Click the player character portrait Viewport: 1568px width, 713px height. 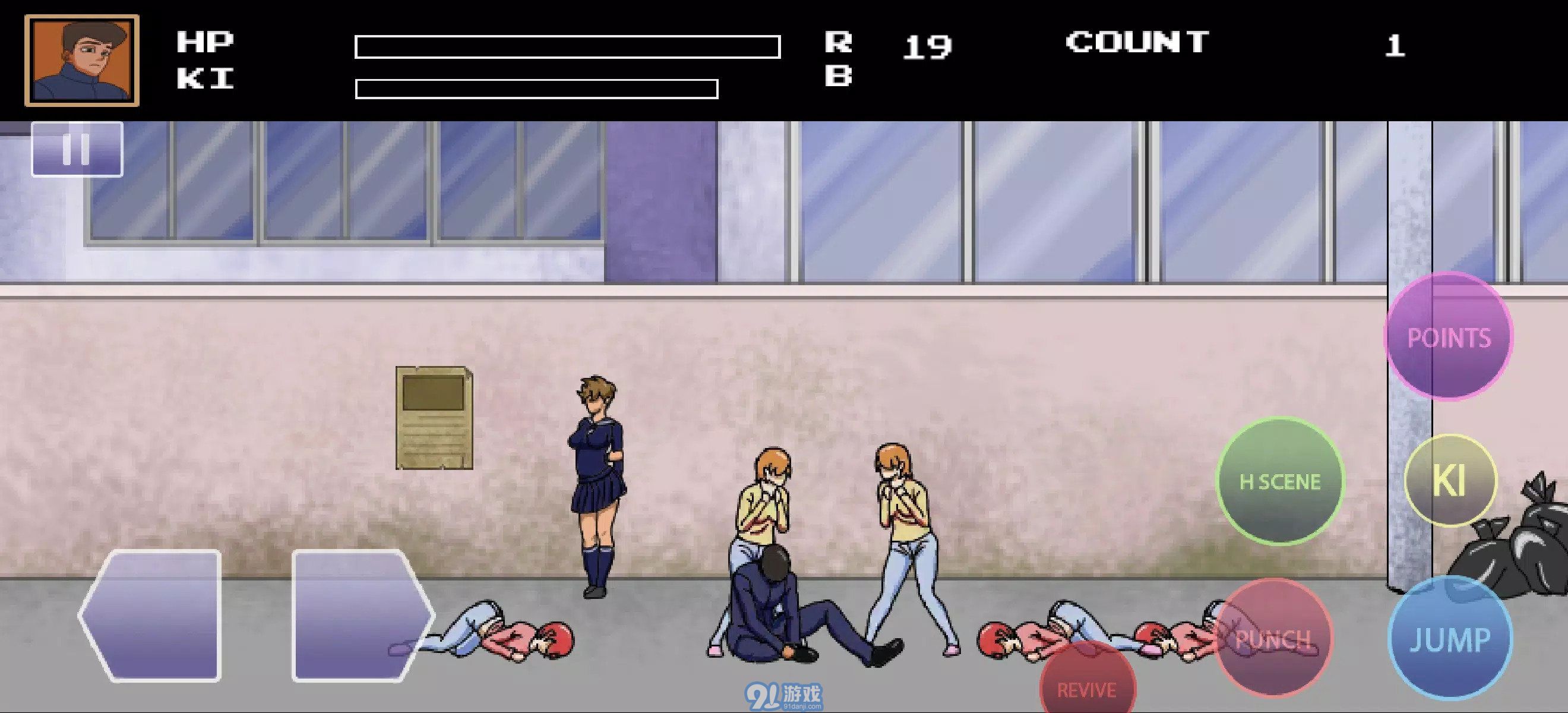[81, 60]
